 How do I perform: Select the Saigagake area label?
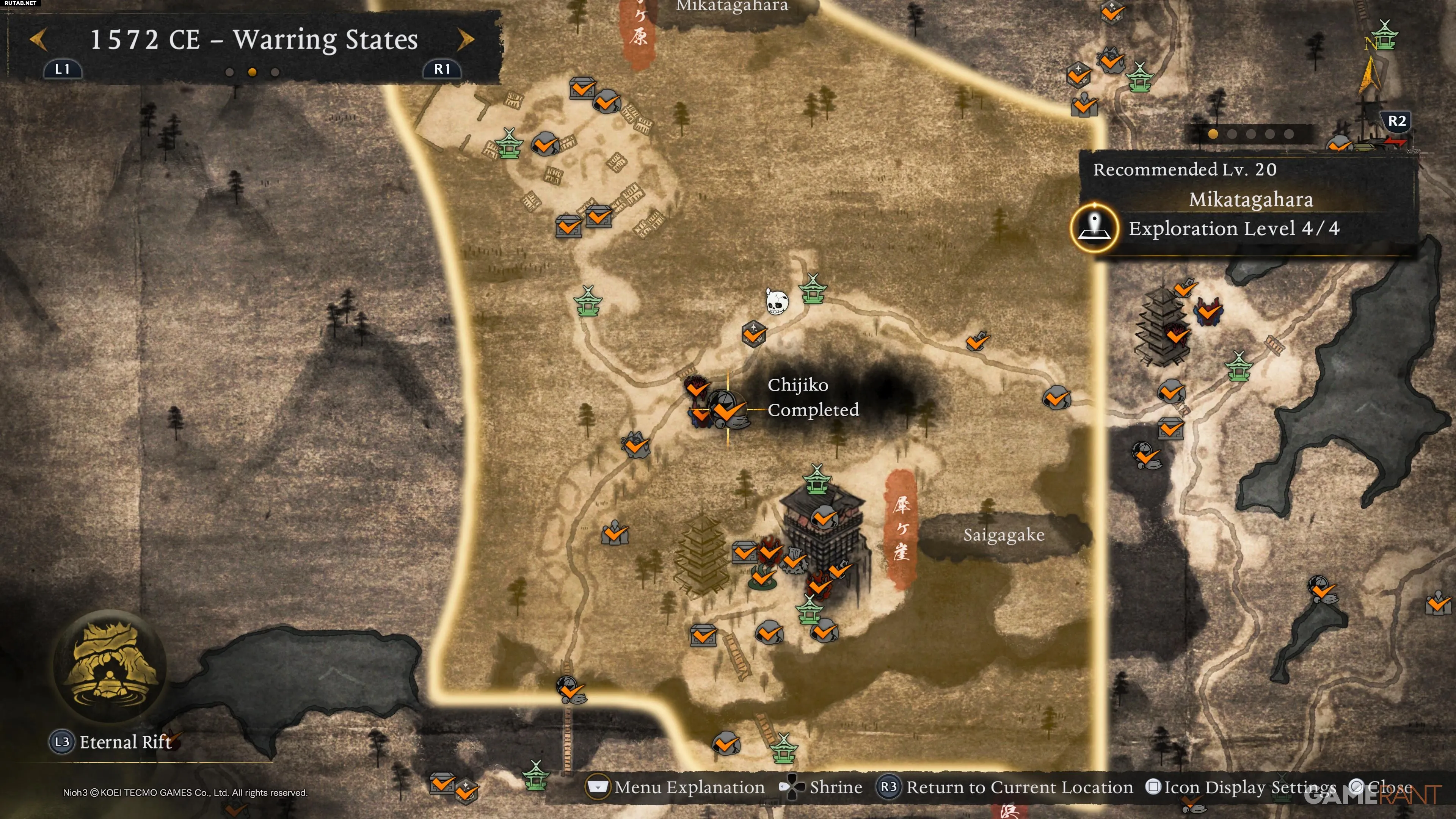tap(1003, 535)
